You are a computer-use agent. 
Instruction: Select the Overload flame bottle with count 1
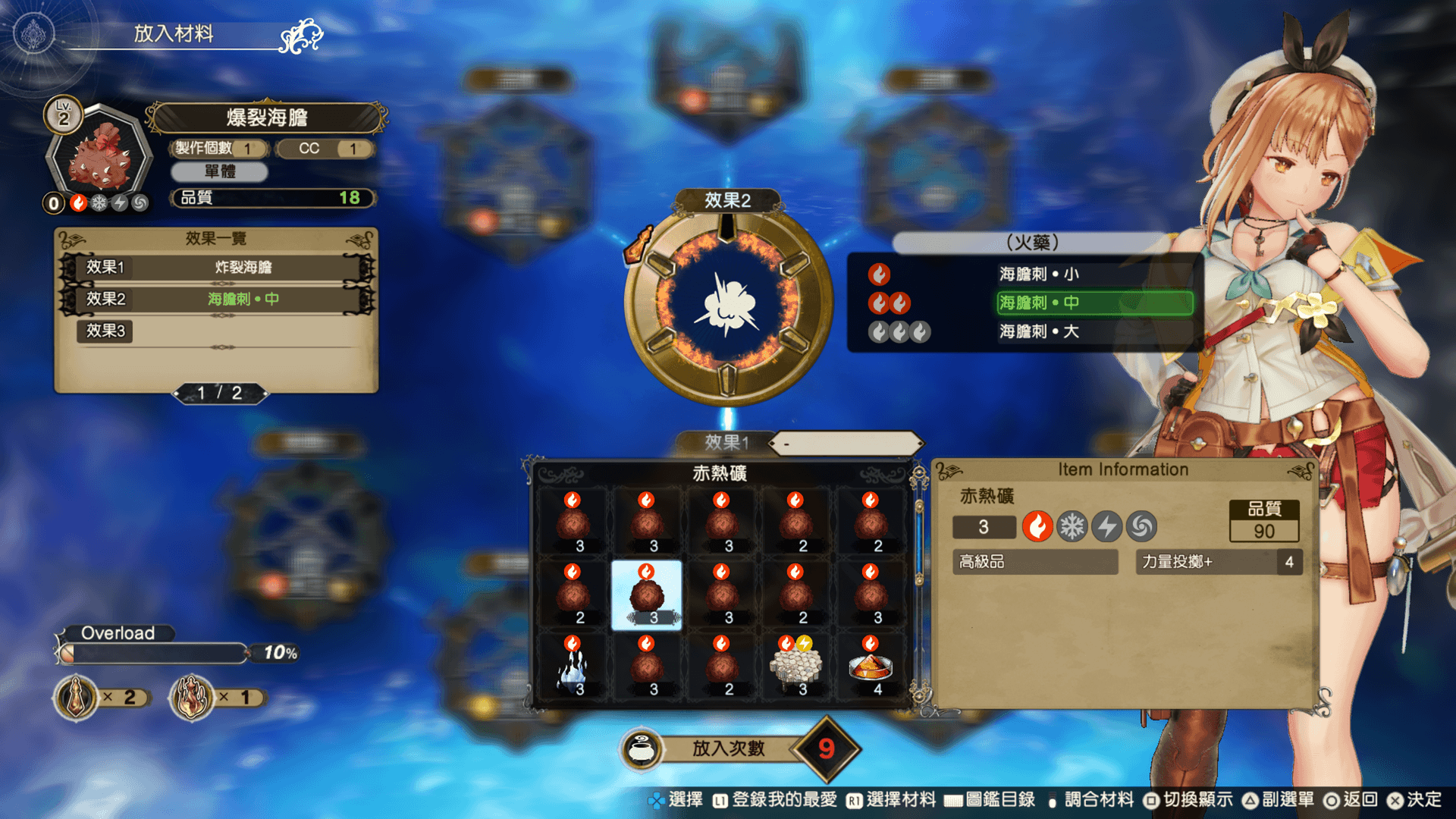click(192, 697)
